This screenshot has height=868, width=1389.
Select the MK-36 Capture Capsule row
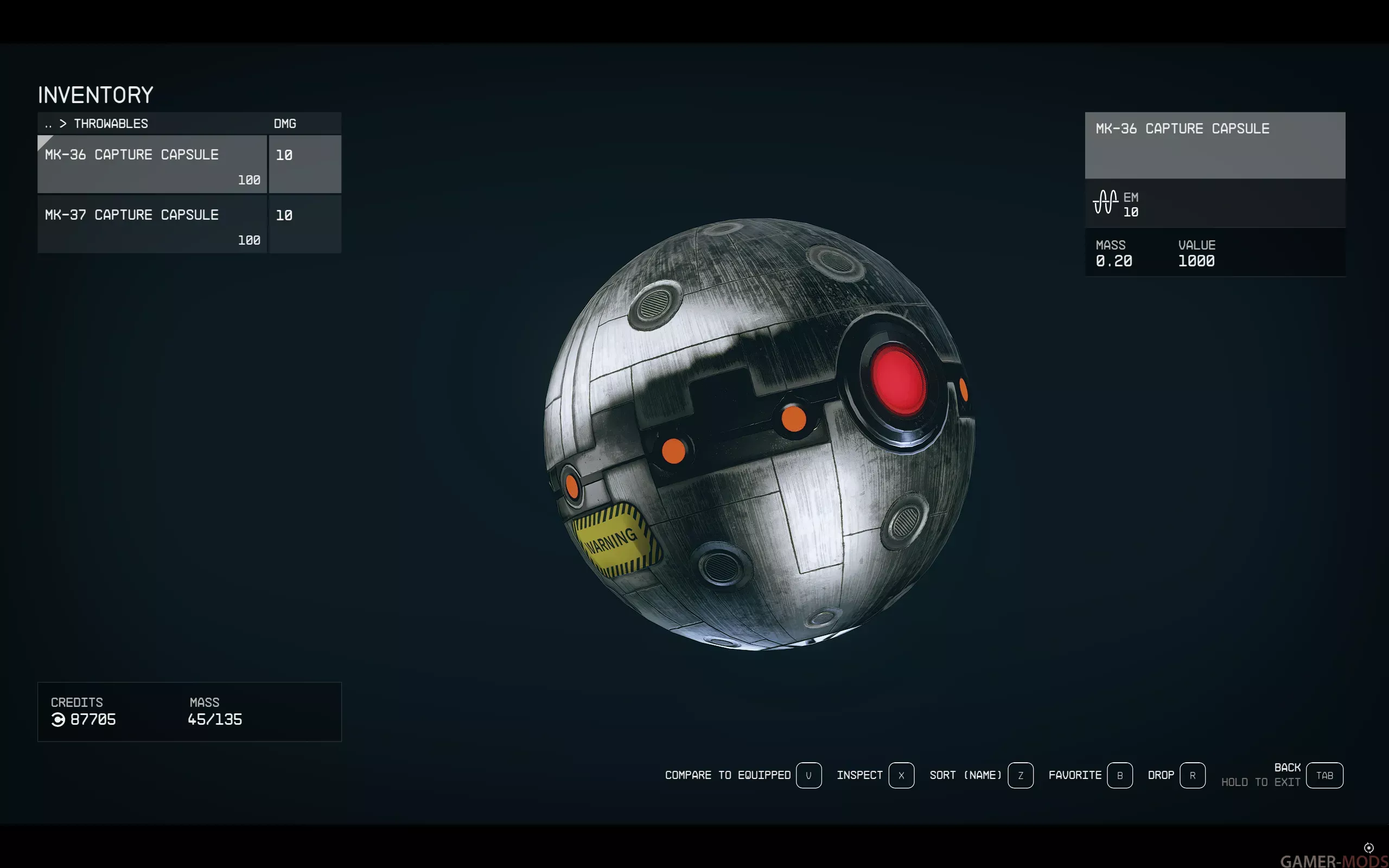click(x=152, y=164)
